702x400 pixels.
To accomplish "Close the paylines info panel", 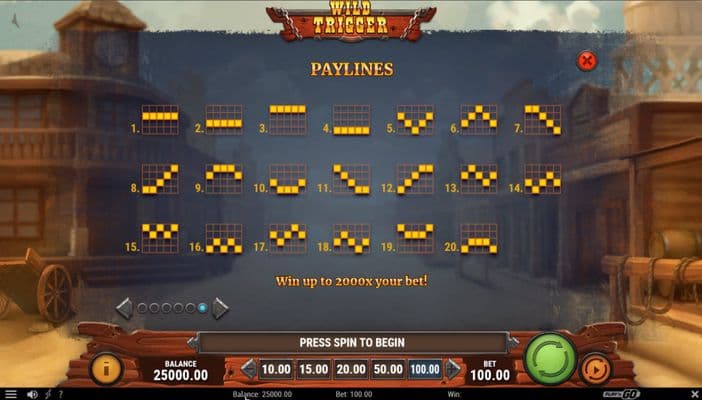I will pyautogui.click(x=587, y=61).
